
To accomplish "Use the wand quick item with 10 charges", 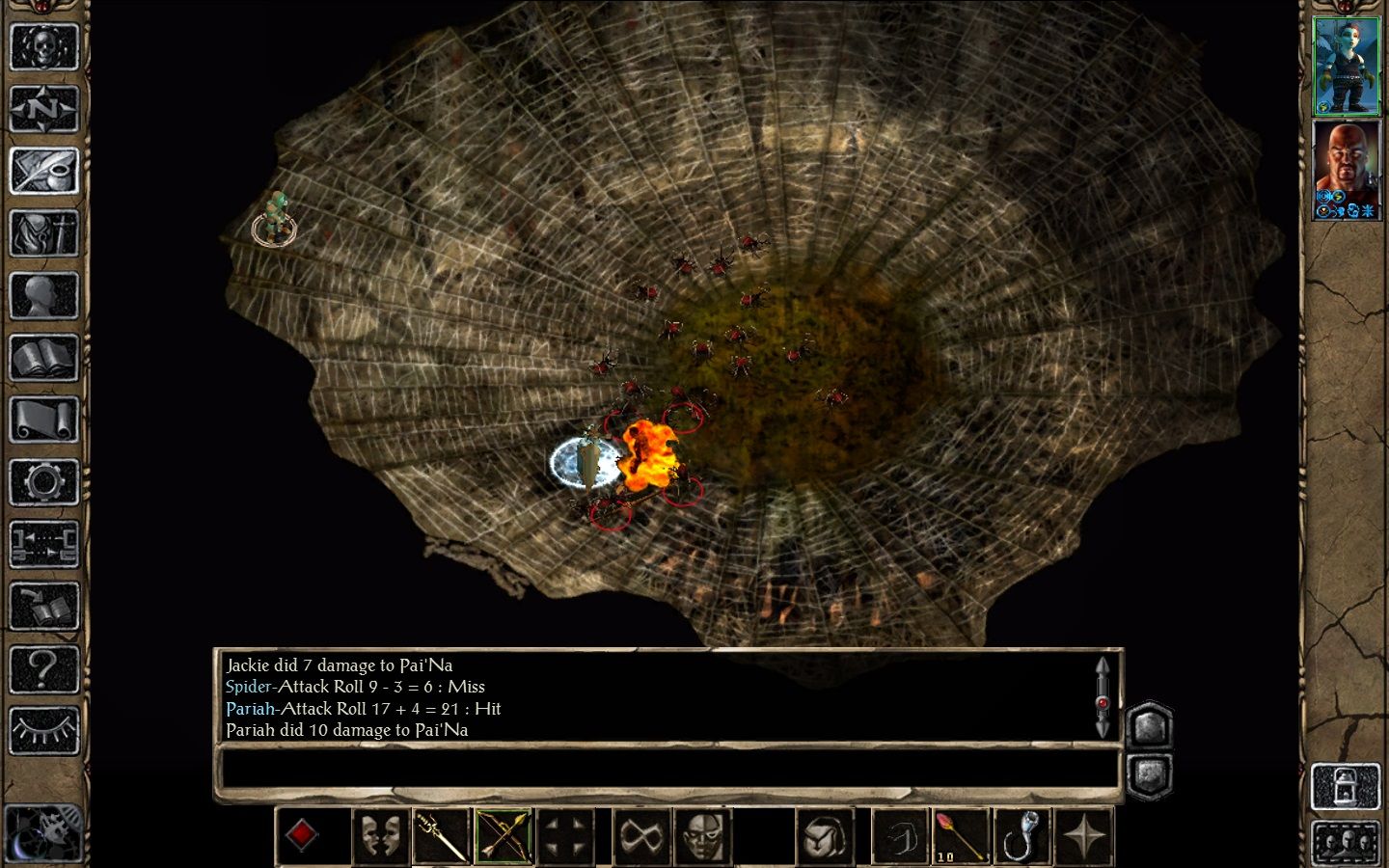I will [961, 835].
